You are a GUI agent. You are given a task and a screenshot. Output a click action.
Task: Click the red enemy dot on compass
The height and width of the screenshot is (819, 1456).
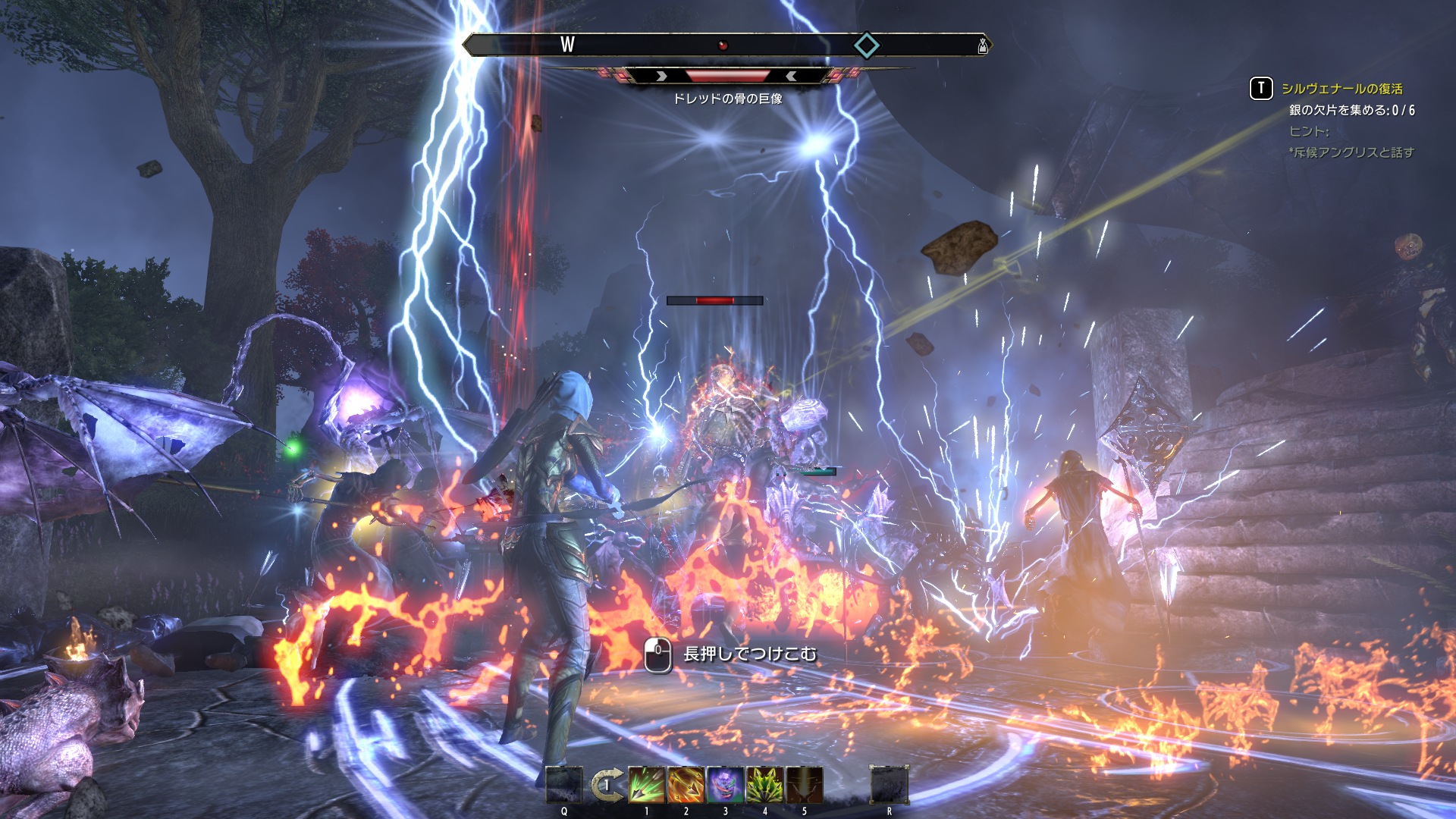[723, 45]
